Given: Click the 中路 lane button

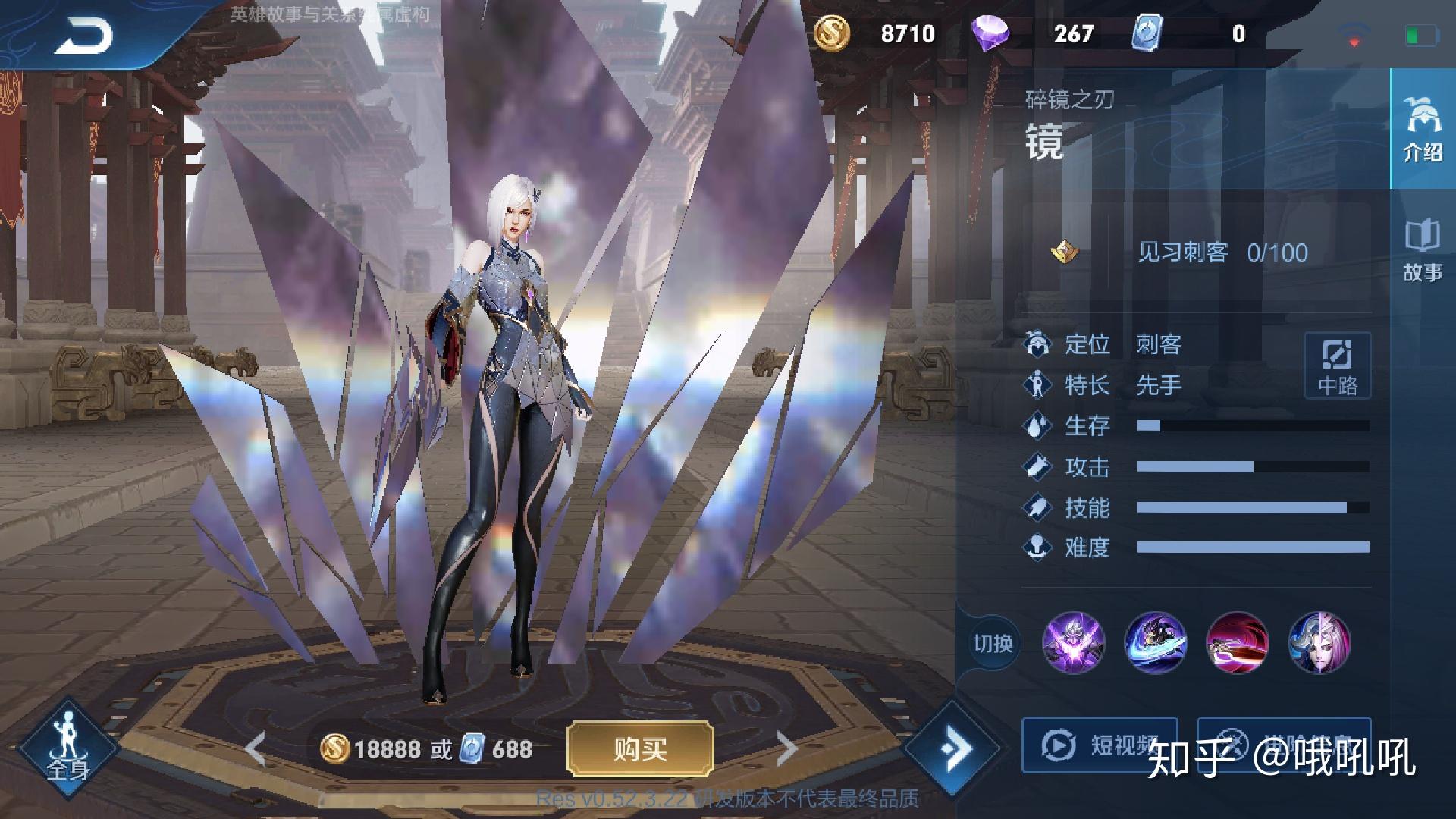Looking at the screenshot, I should [1337, 366].
